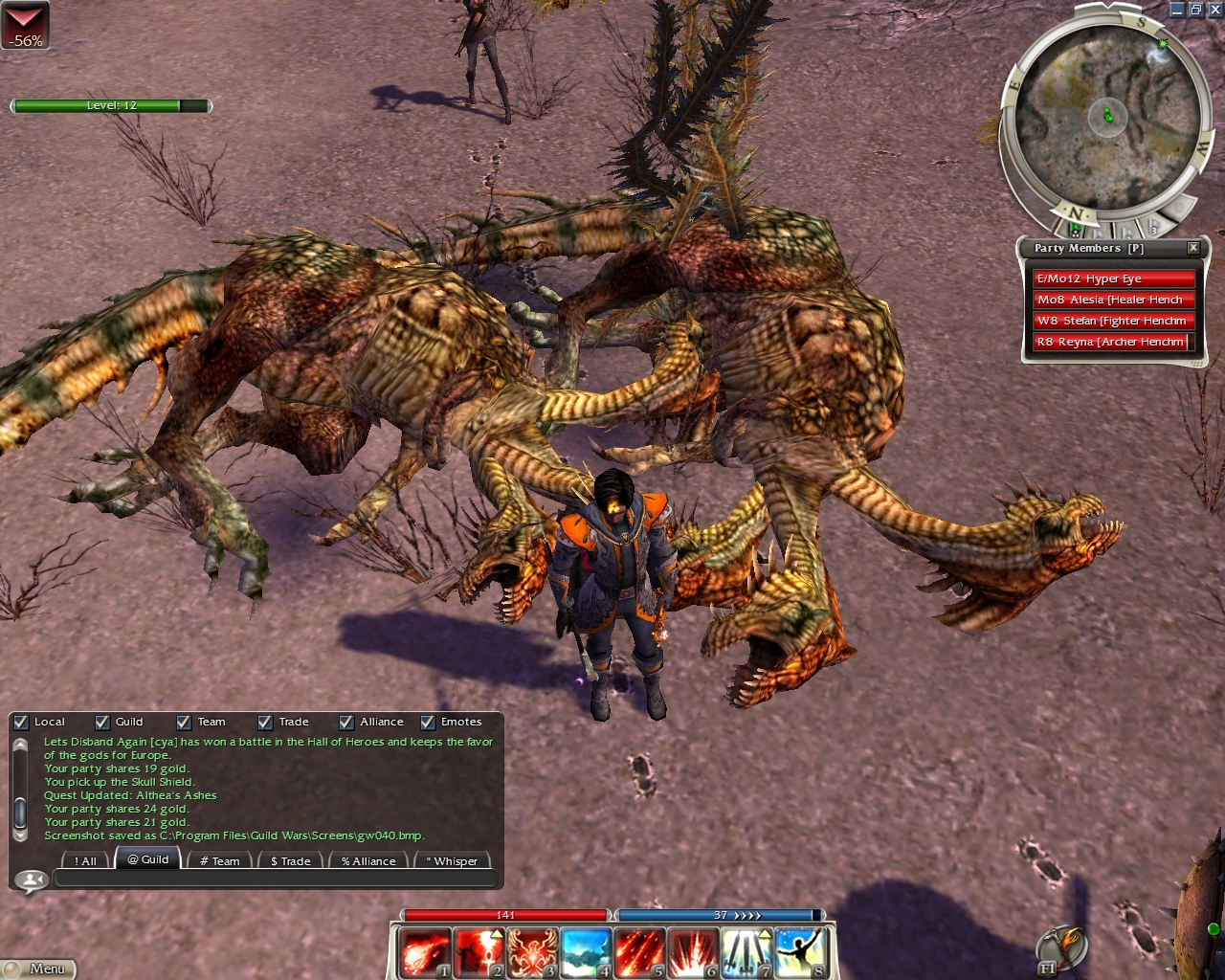Switch chat channel to All
Viewport: 1225px width, 980px height.
point(85,860)
